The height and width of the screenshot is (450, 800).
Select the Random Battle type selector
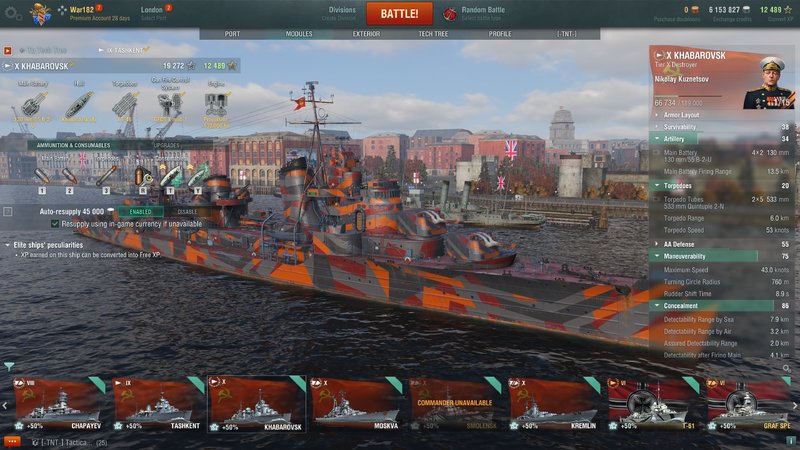(x=482, y=13)
